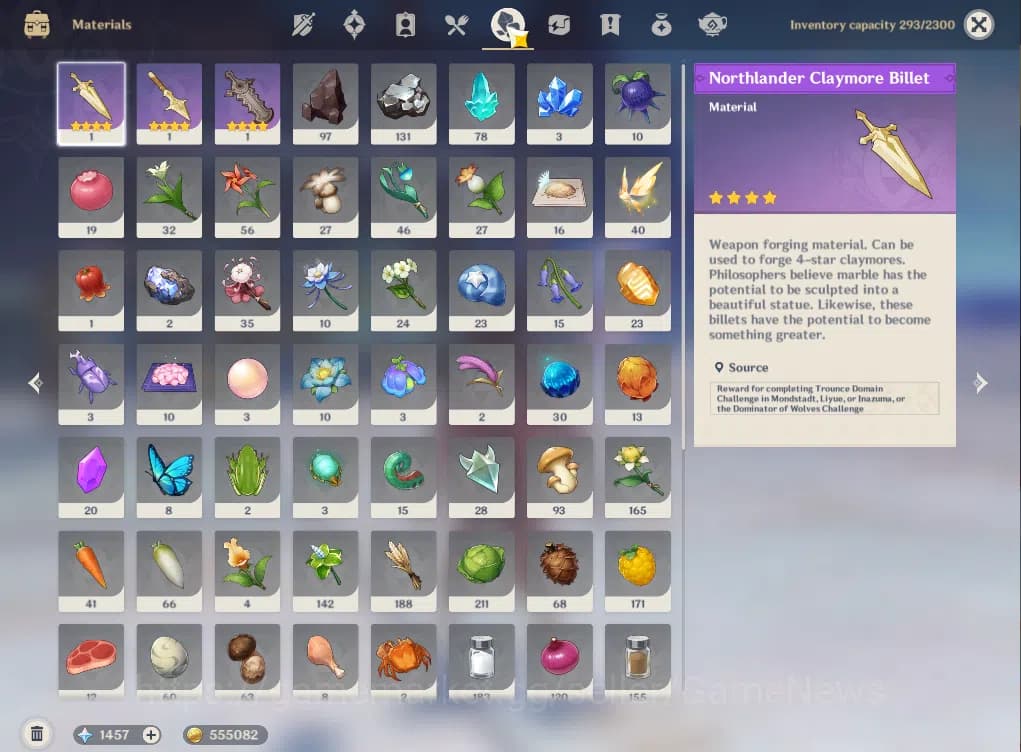1021x752 pixels.
Task: Select the blue crystal chunk slot
Action: point(559,103)
